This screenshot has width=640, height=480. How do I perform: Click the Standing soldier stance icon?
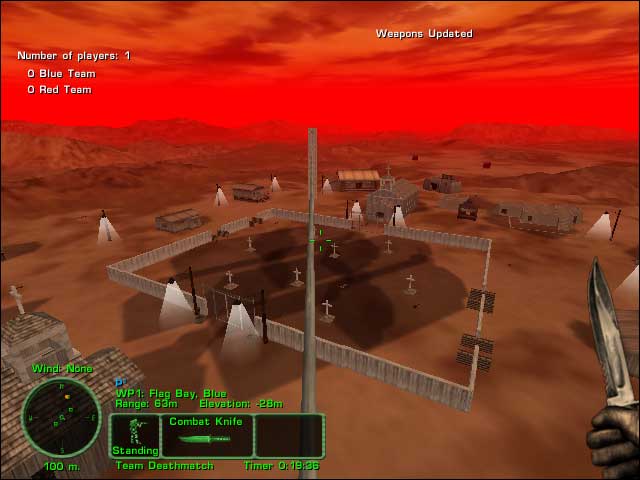[135, 436]
